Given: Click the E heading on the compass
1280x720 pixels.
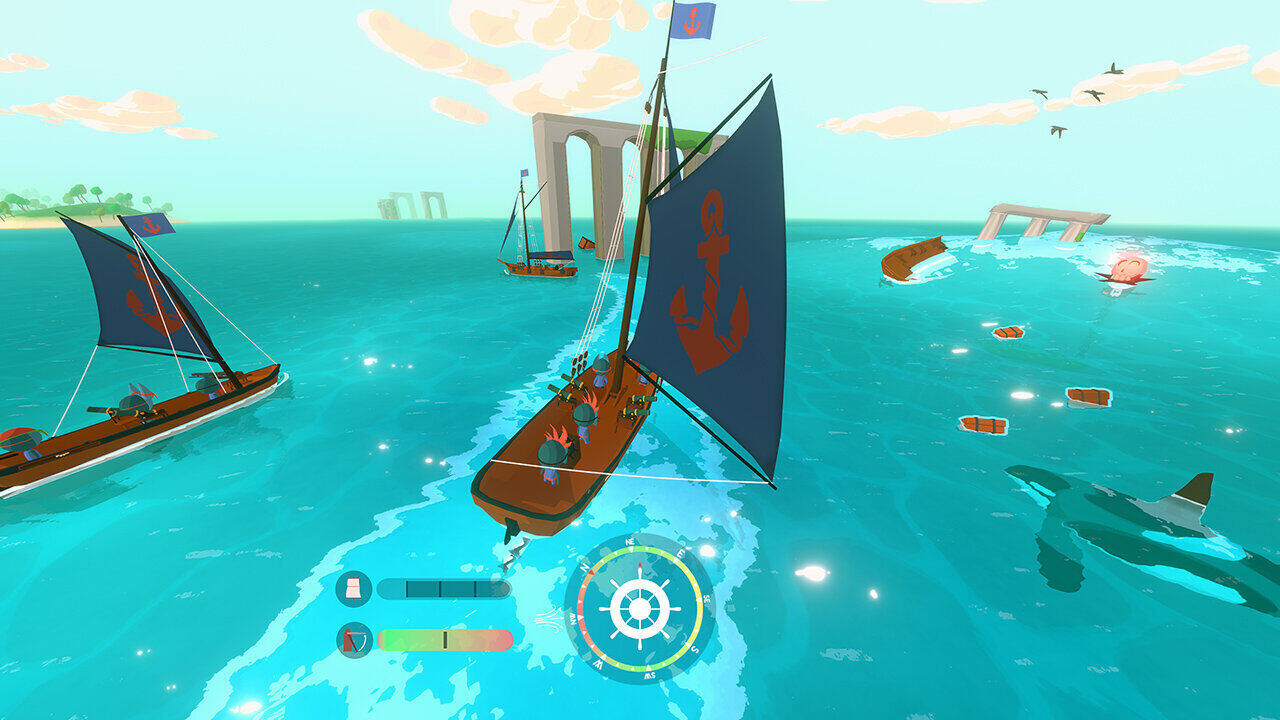Looking at the screenshot, I should click(x=680, y=555).
